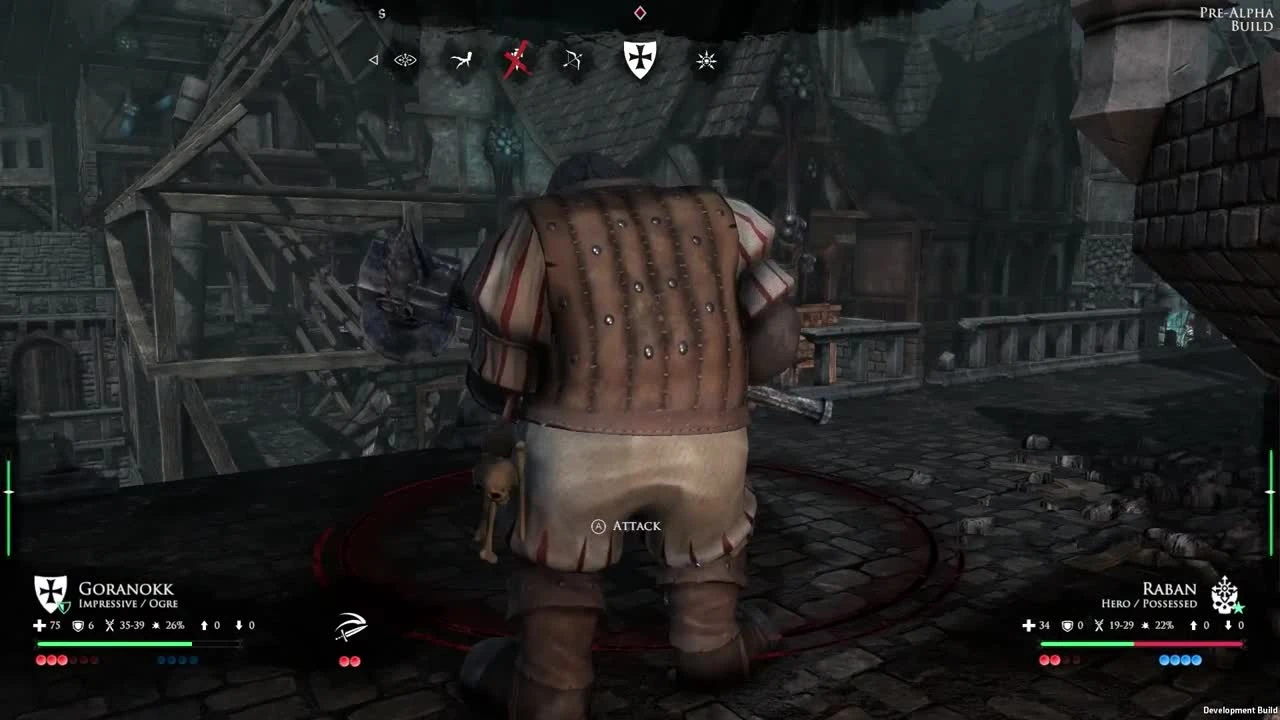The image size is (1280, 720).
Task: Select the bow and arrow action icon
Action: (x=570, y=60)
